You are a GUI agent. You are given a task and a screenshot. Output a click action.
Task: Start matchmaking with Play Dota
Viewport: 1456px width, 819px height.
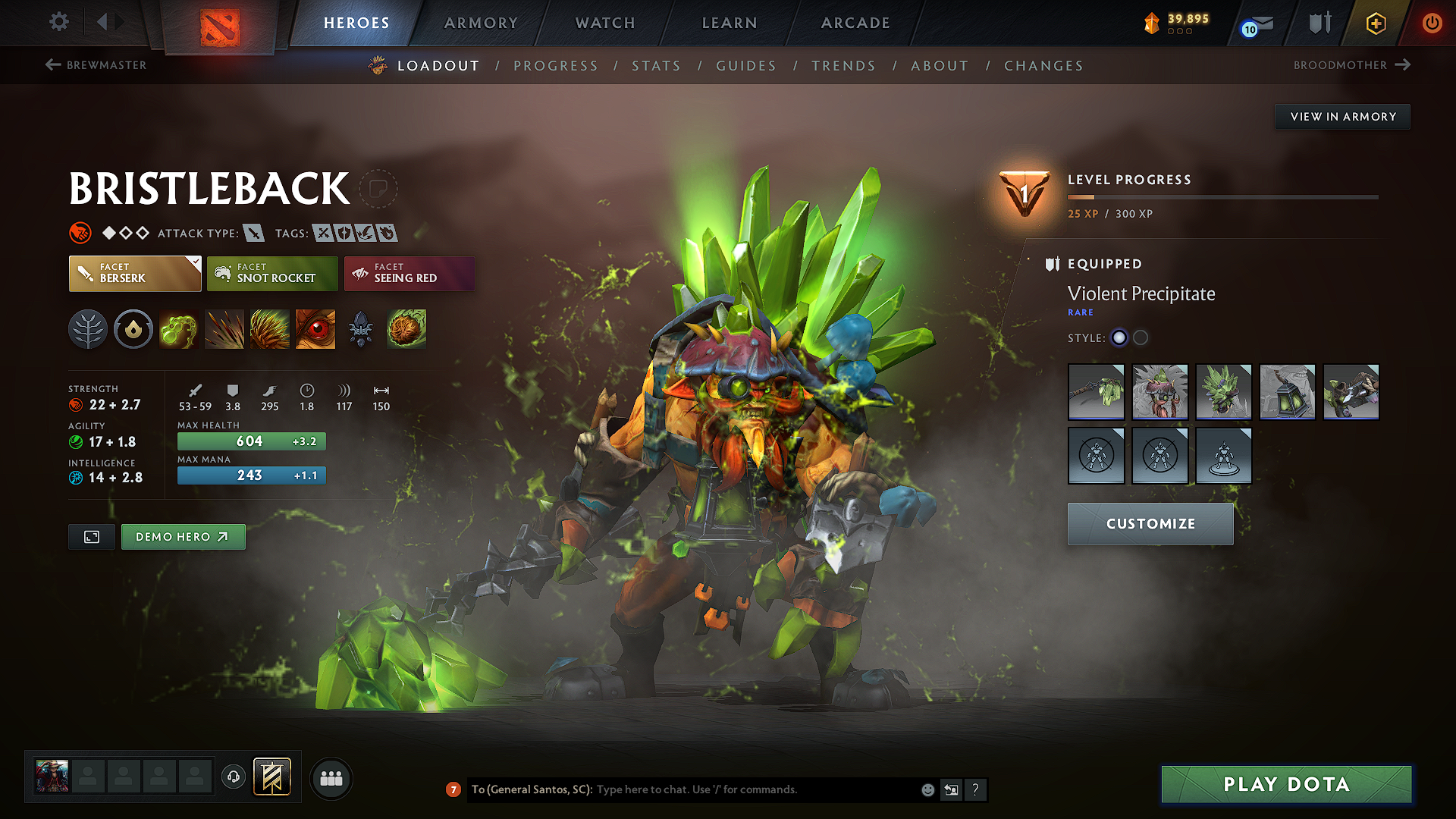(1286, 784)
